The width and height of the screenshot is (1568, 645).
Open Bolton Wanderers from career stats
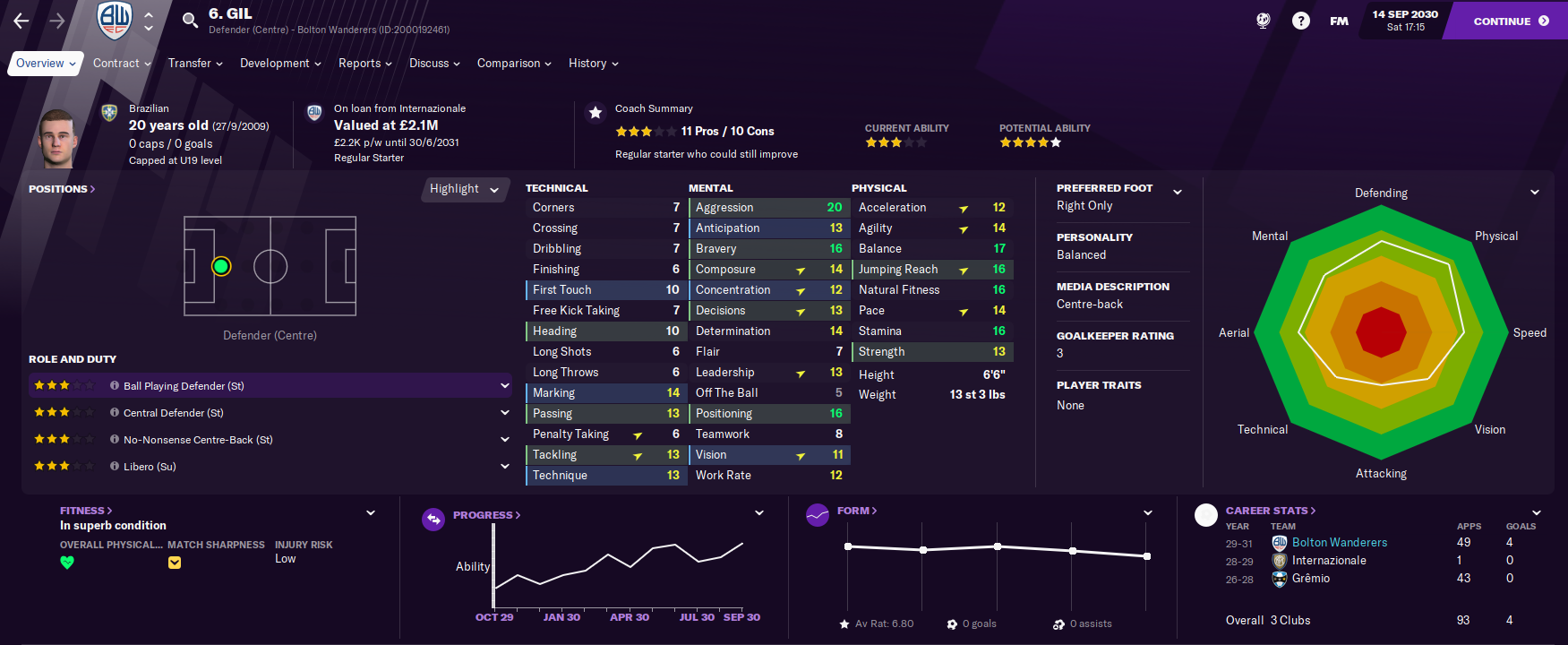pyautogui.click(x=1339, y=543)
